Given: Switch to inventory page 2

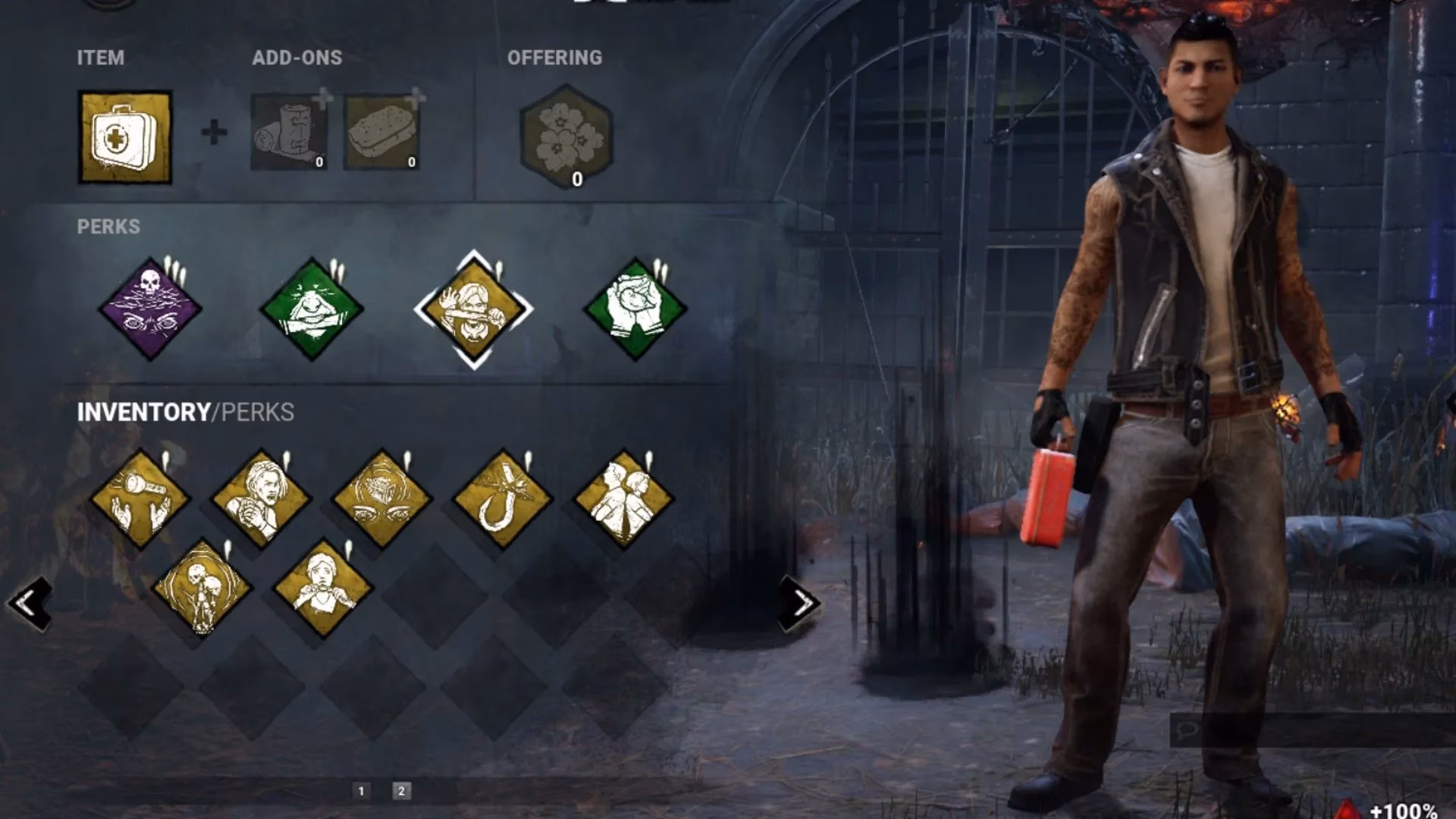Looking at the screenshot, I should [401, 791].
